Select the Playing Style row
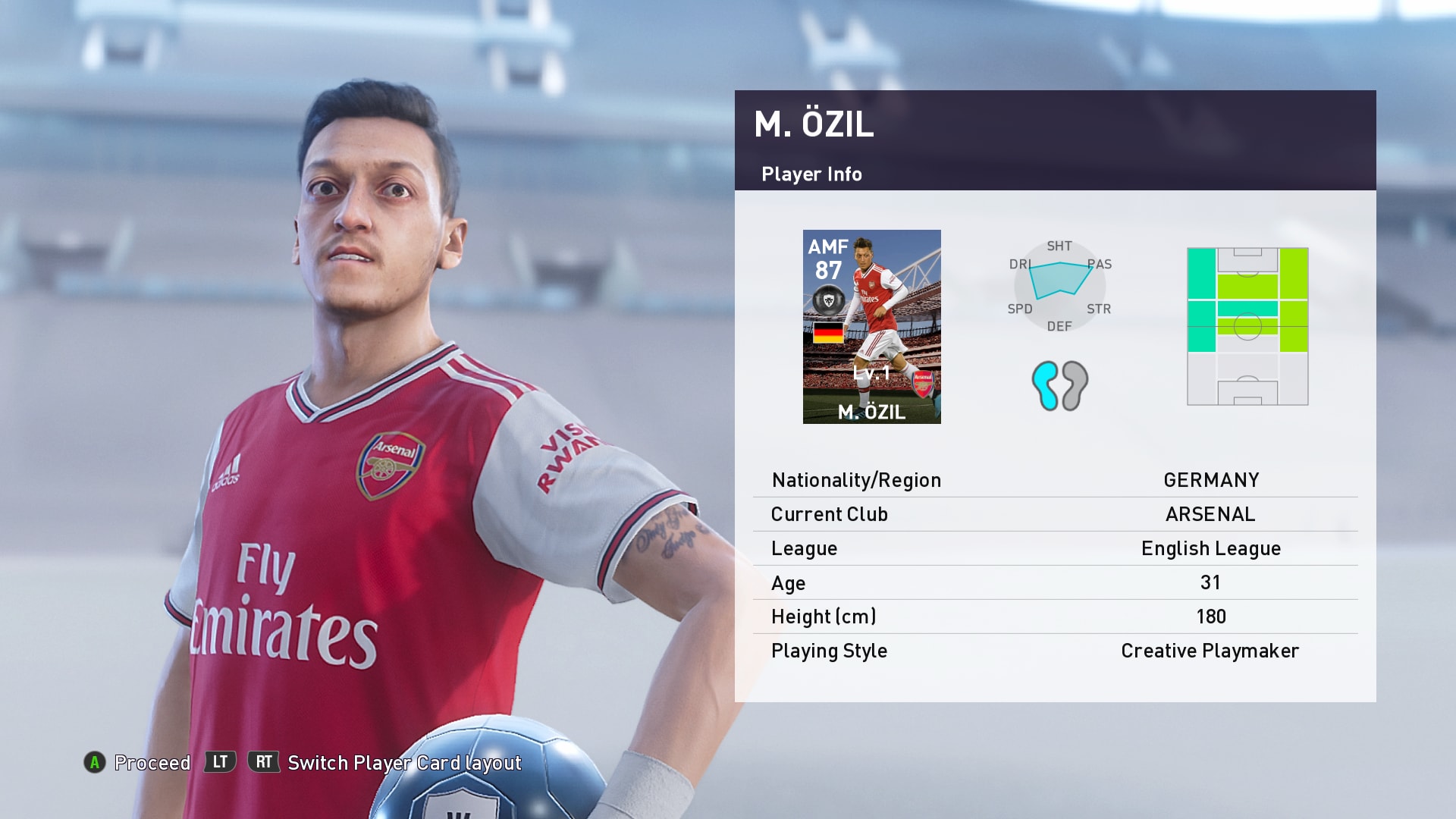This screenshot has height=819, width=1456. point(1055,651)
